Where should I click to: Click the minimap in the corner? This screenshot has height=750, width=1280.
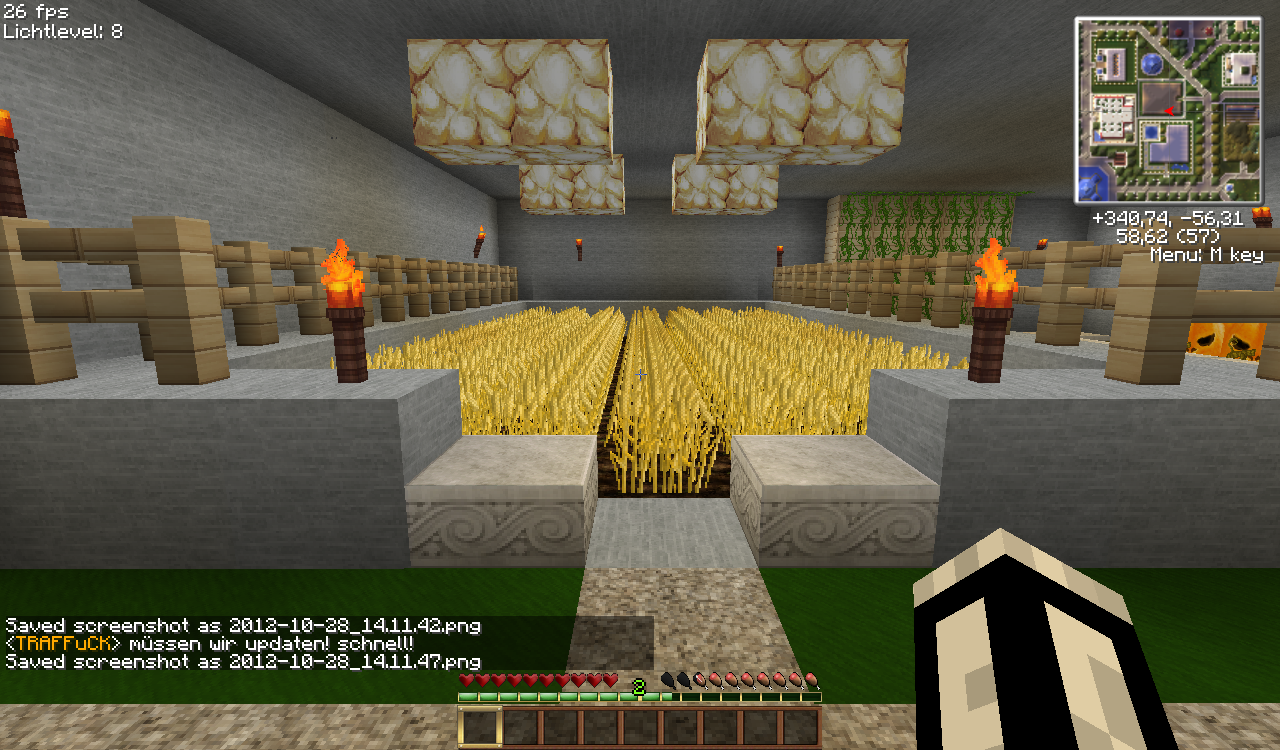pos(1169,110)
